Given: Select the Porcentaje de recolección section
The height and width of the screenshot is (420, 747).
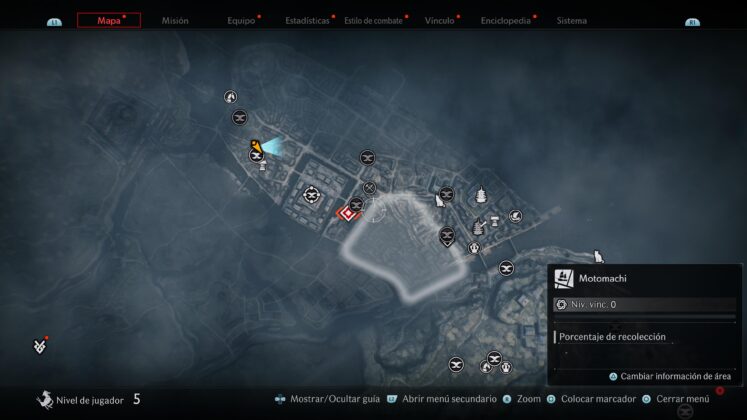Looking at the screenshot, I should pyautogui.click(x=646, y=337).
